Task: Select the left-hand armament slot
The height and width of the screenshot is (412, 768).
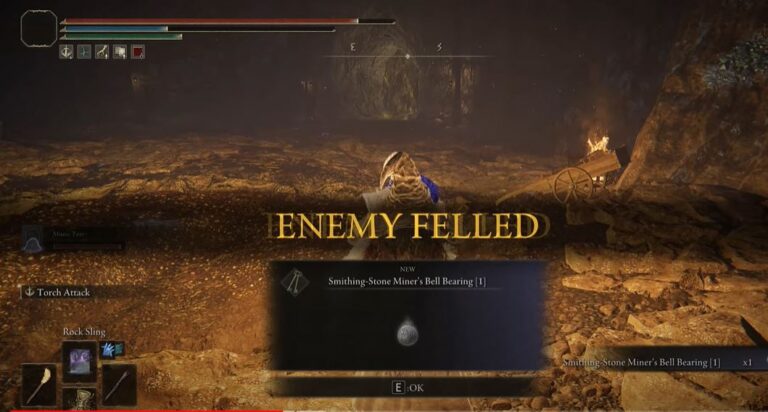Action: click(x=41, y=385)
